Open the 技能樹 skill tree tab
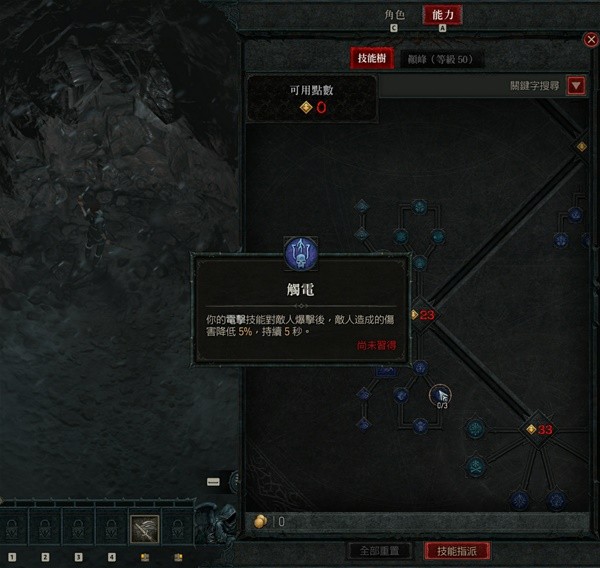Screen dimensions: 600x568 point(372,59)
